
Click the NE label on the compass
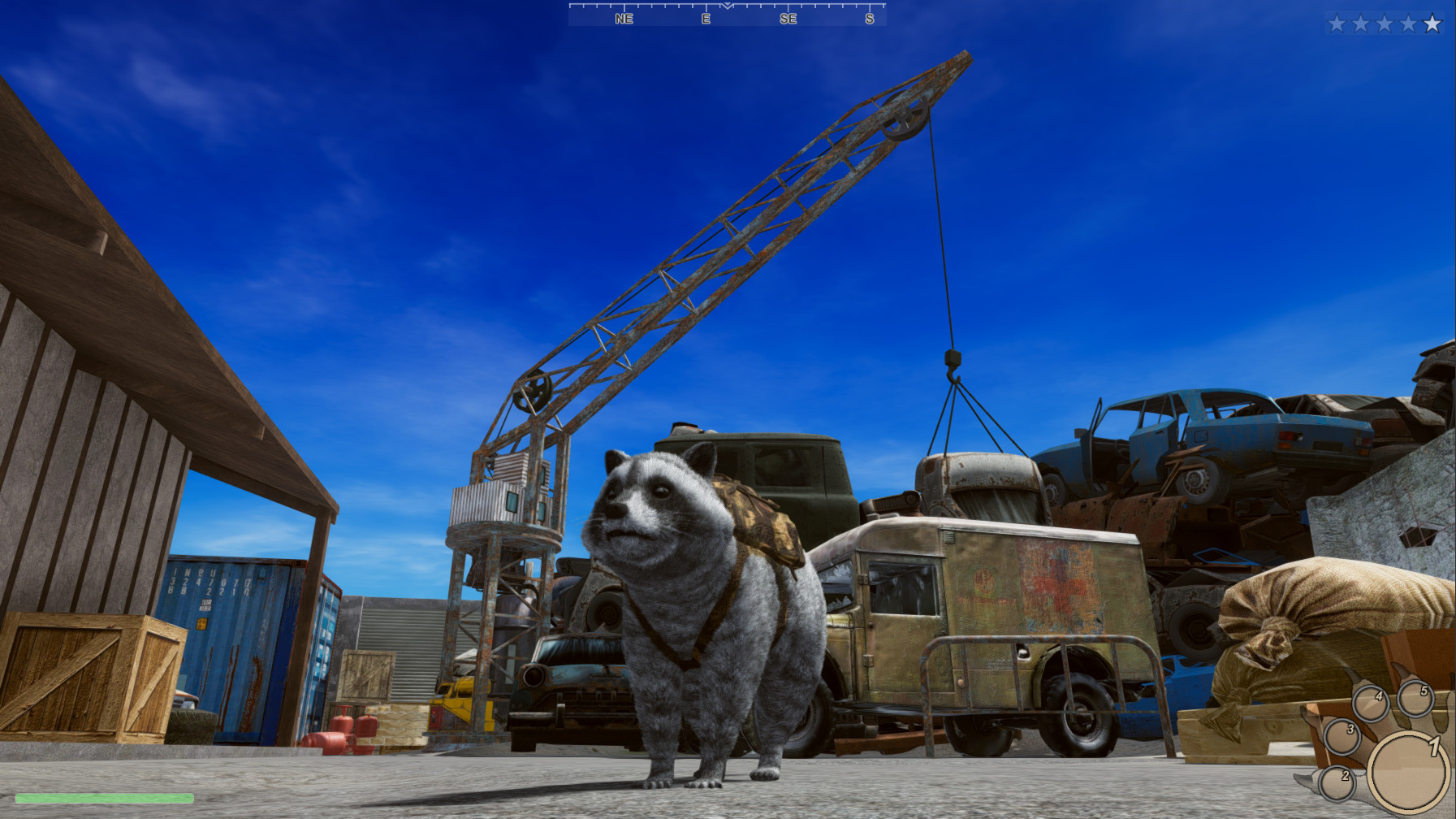pyautogui.click(x=622, y=19)
